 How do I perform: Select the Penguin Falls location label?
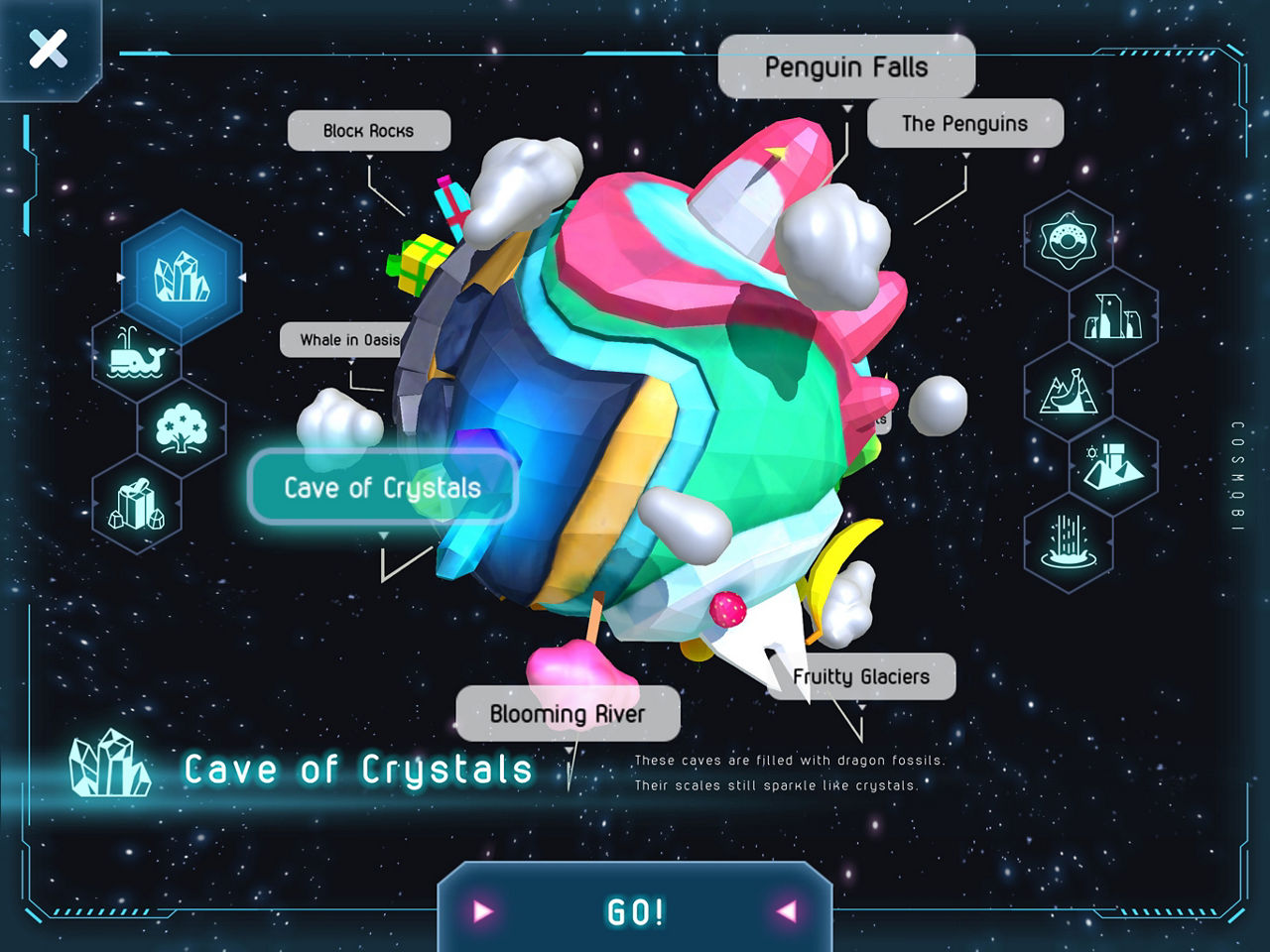tap(846, 67)
